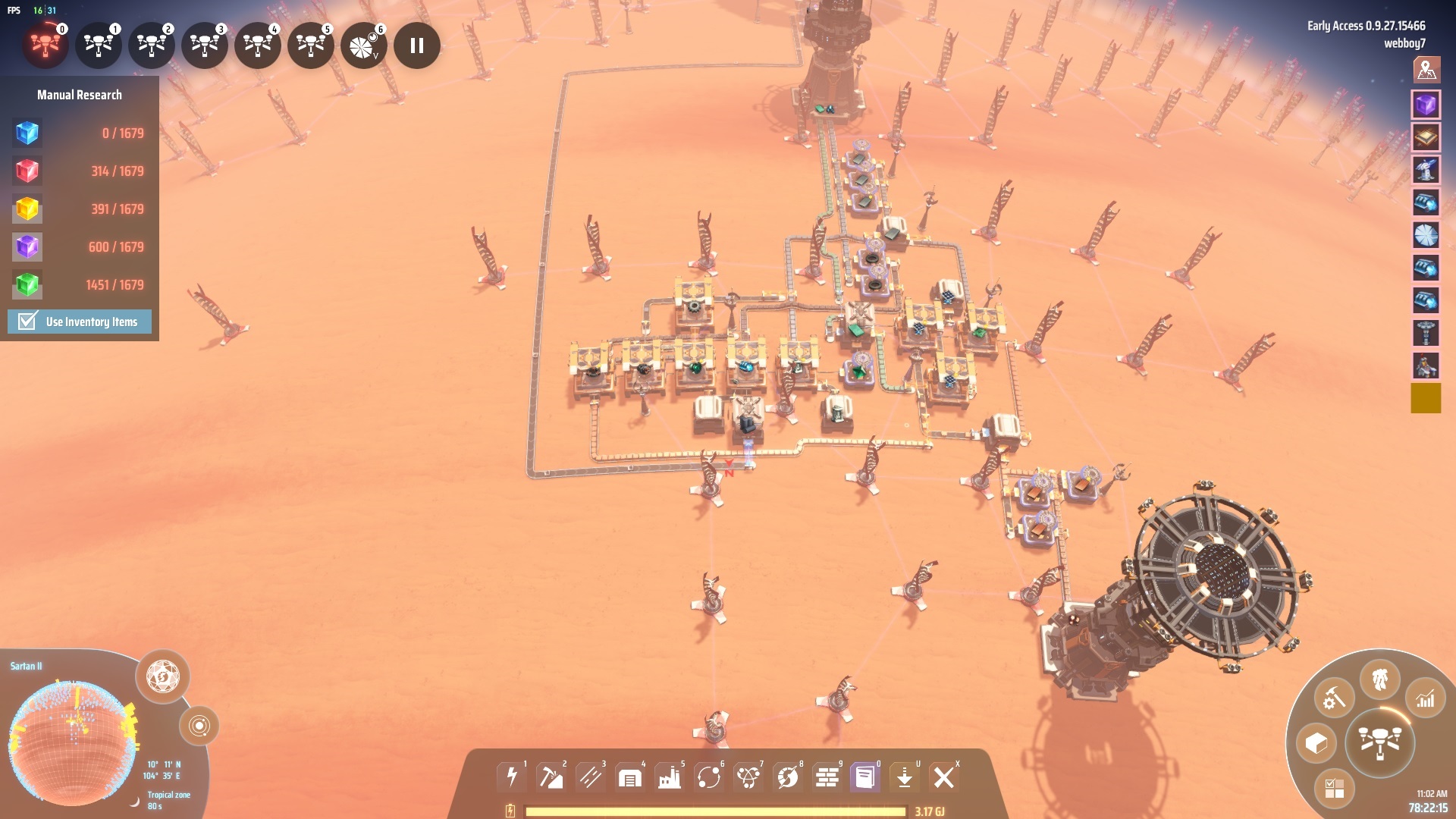1456x819 pixels.
Task: Activate the X dismantle tool
Action: click(x=944, y=777)
